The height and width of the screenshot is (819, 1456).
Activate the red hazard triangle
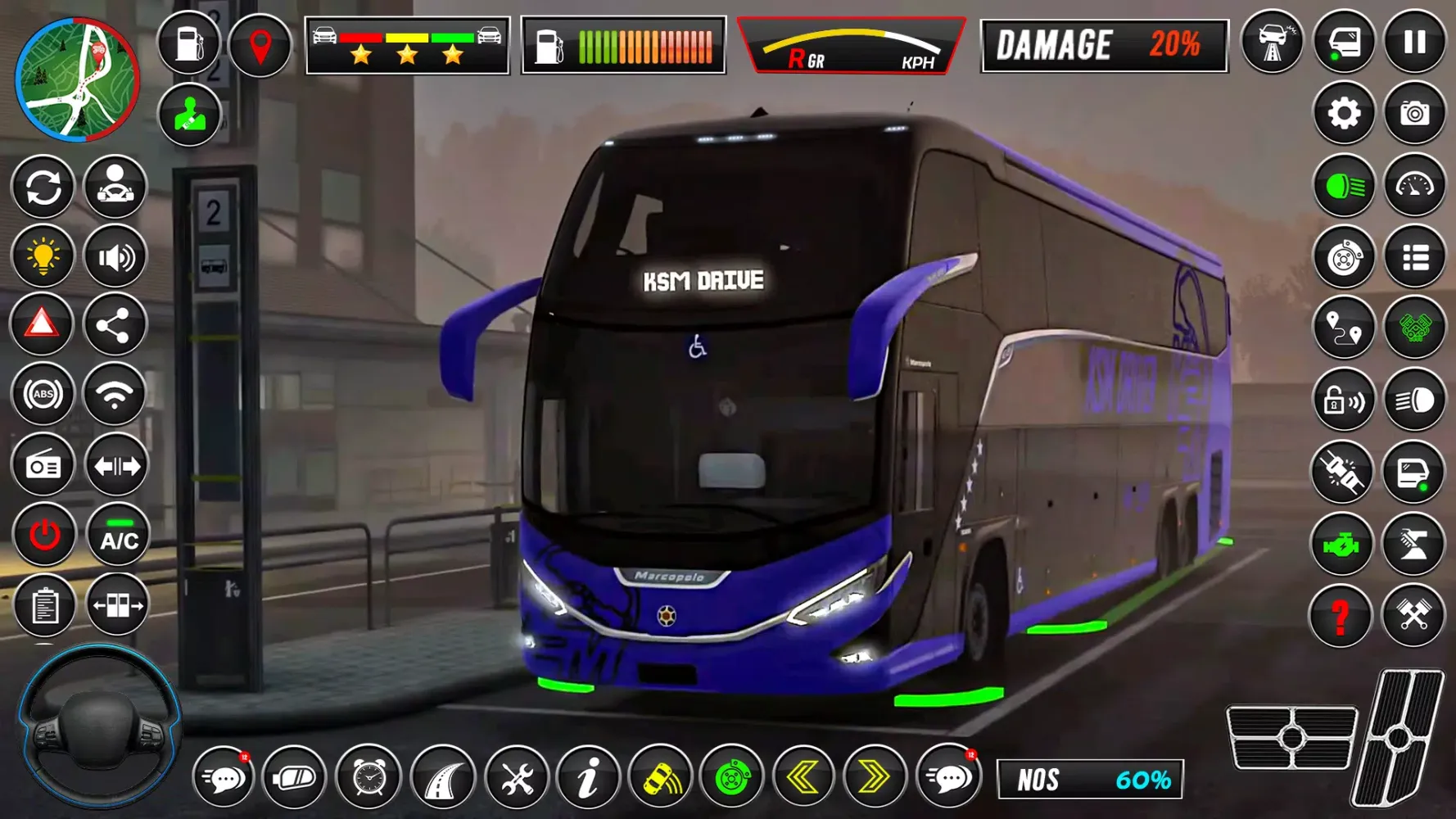tap(42, 325)
